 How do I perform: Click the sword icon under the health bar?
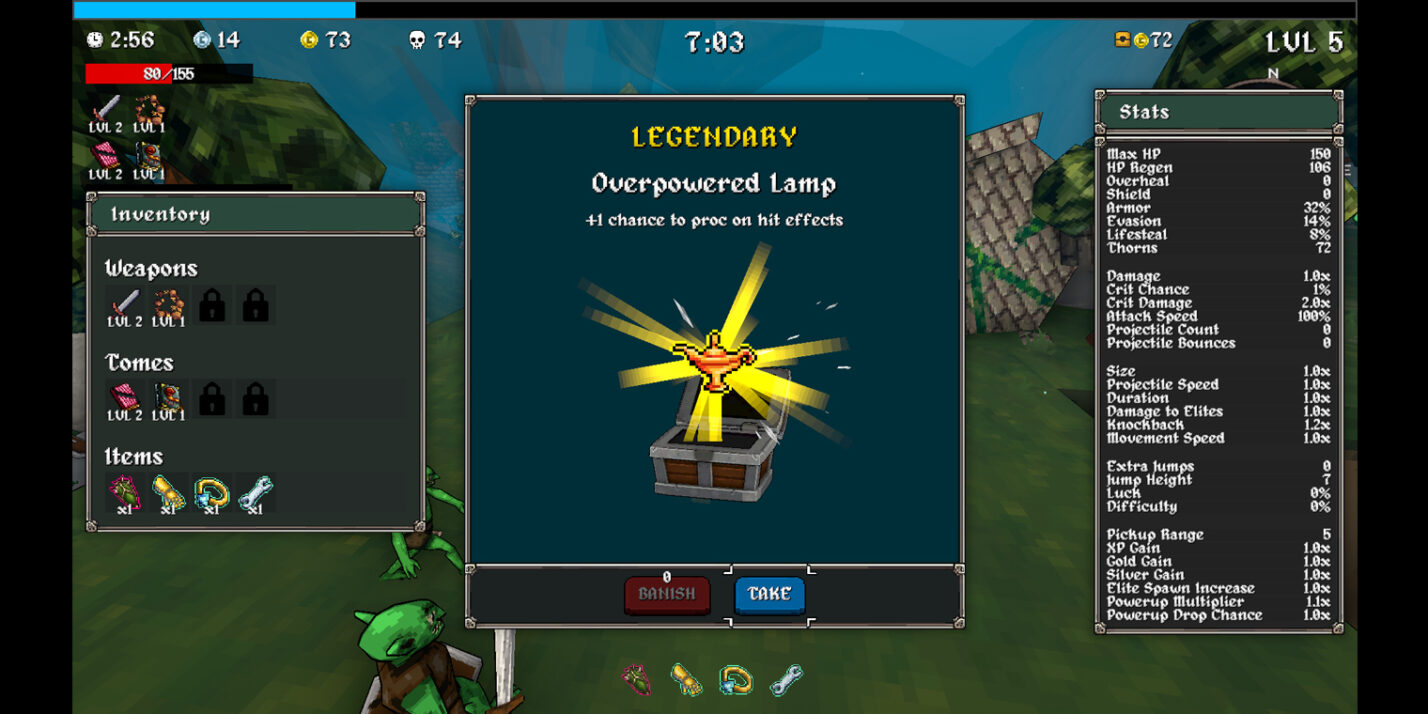pos(105,109)
